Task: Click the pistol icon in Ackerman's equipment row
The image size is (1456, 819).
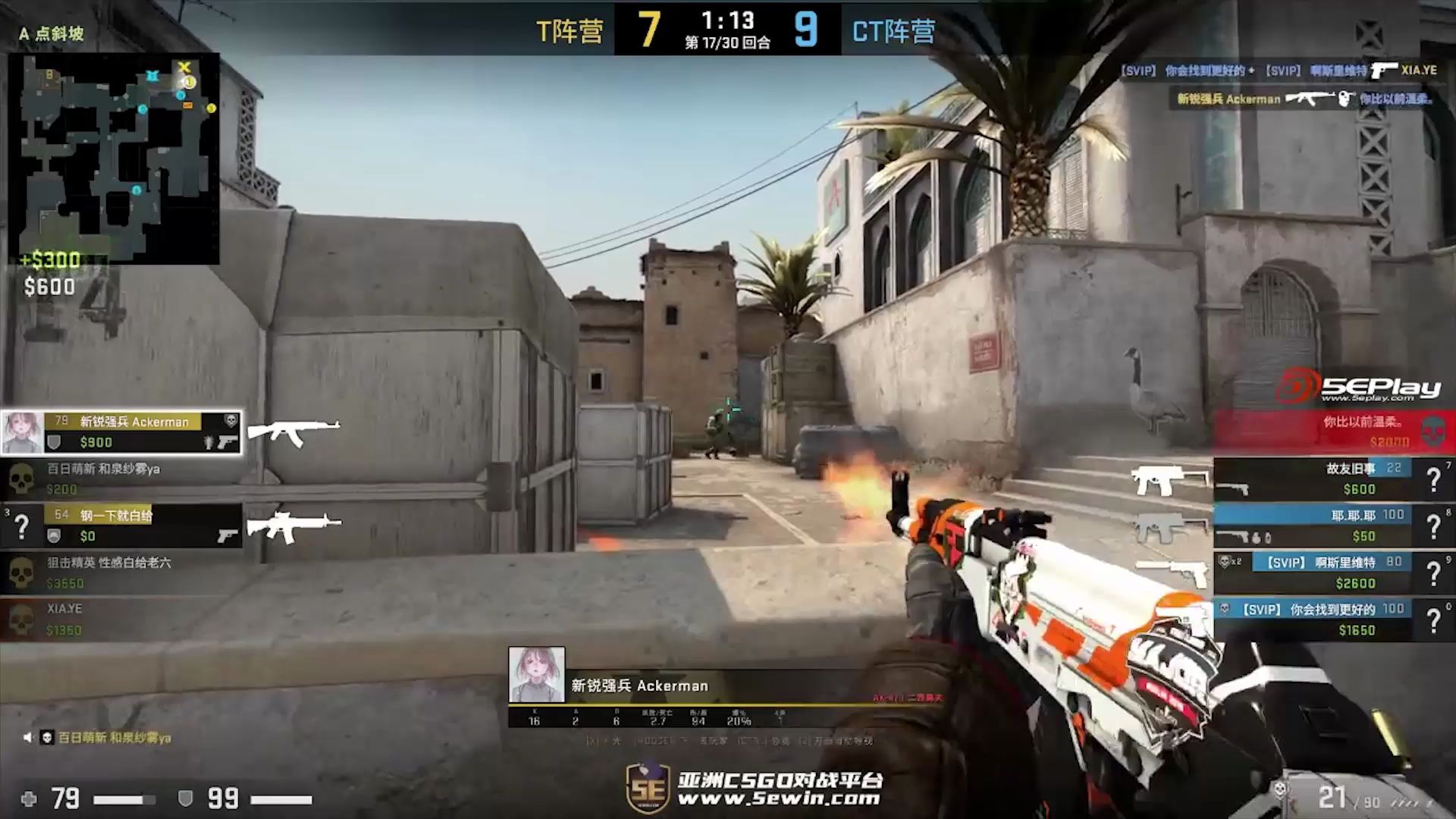Action: (x=226, y=444)
